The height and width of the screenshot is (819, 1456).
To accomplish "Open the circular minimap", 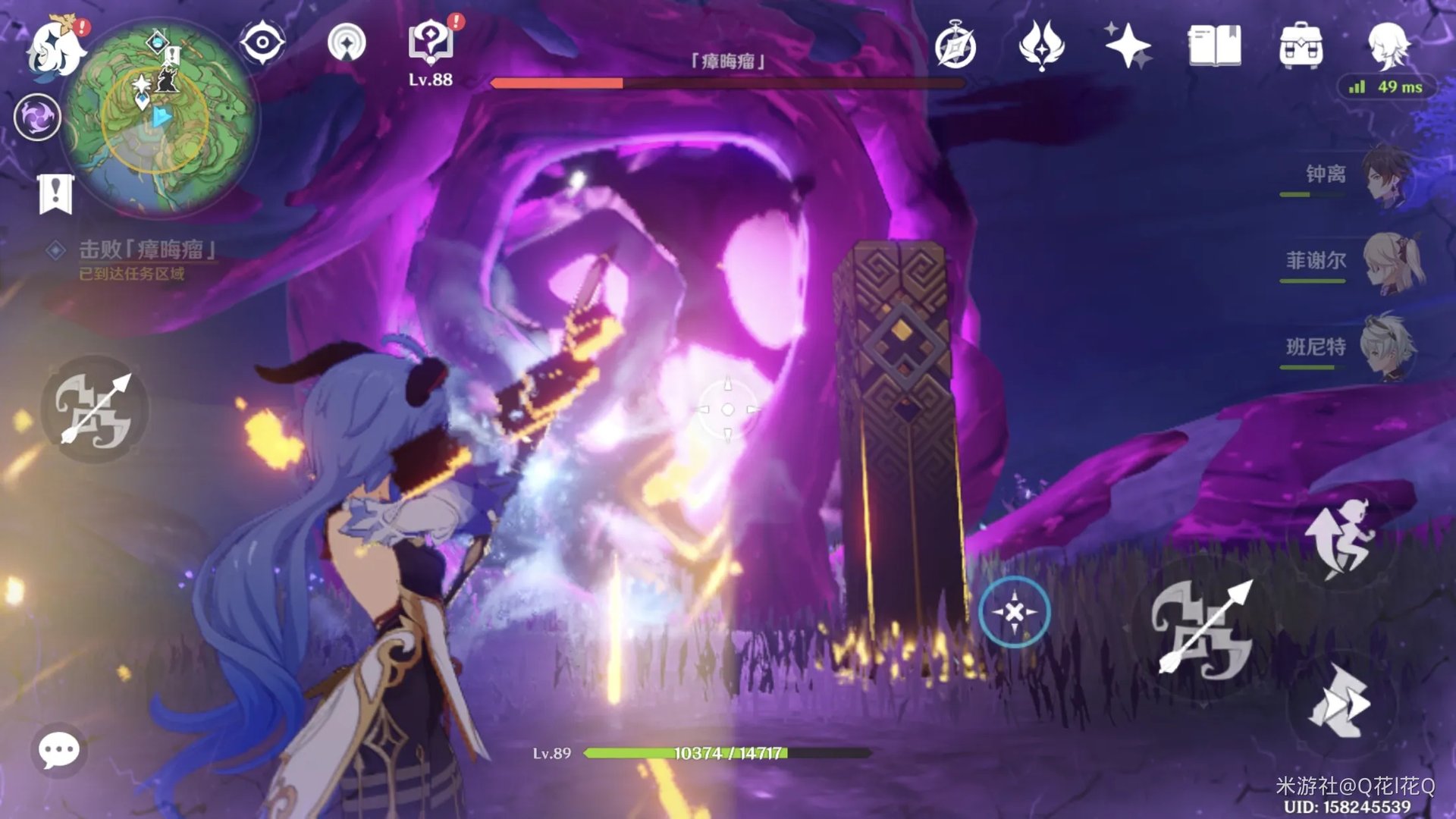I will [x=161, y=118].
